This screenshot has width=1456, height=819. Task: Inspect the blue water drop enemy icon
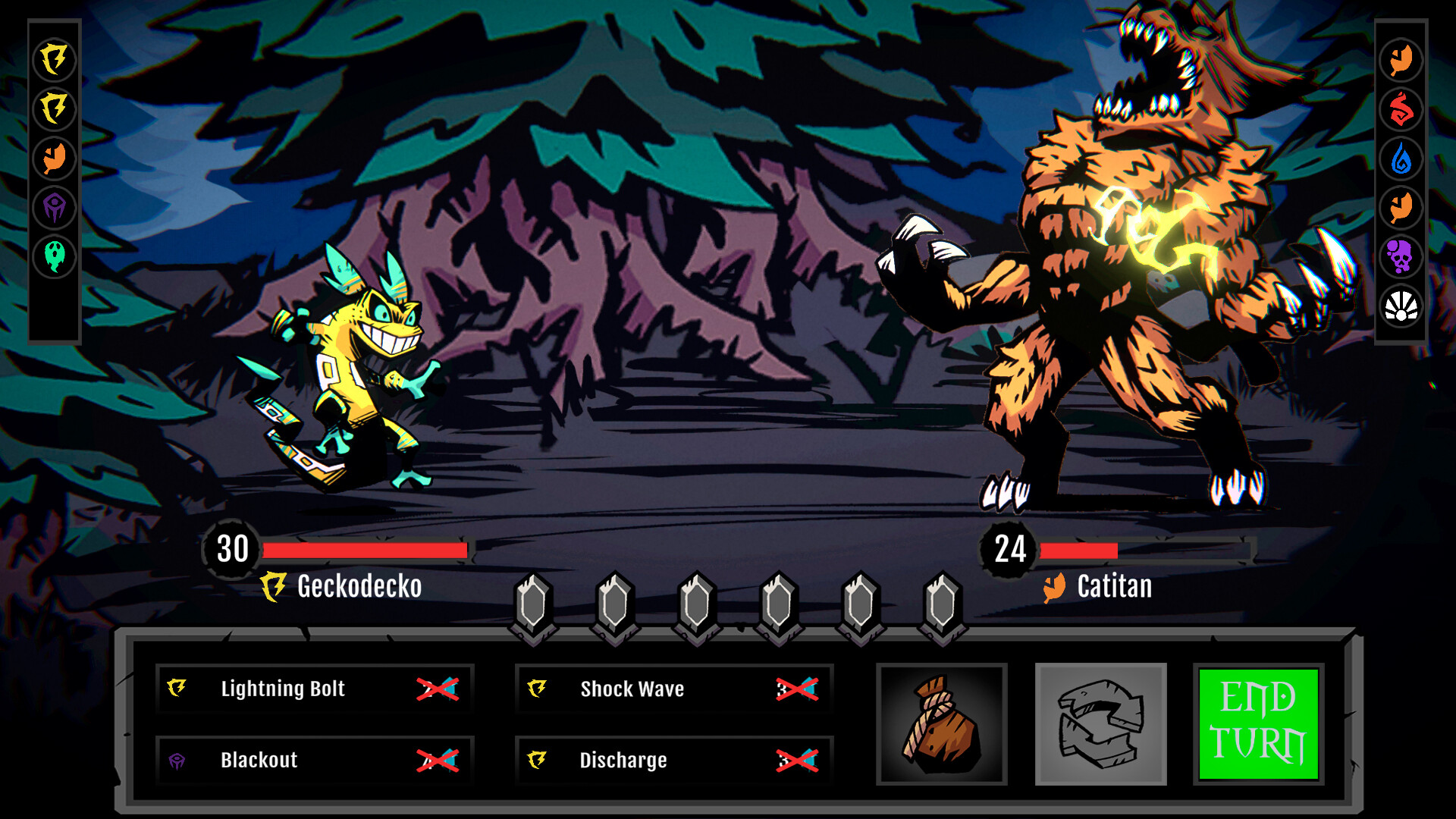click(1401, 158)
